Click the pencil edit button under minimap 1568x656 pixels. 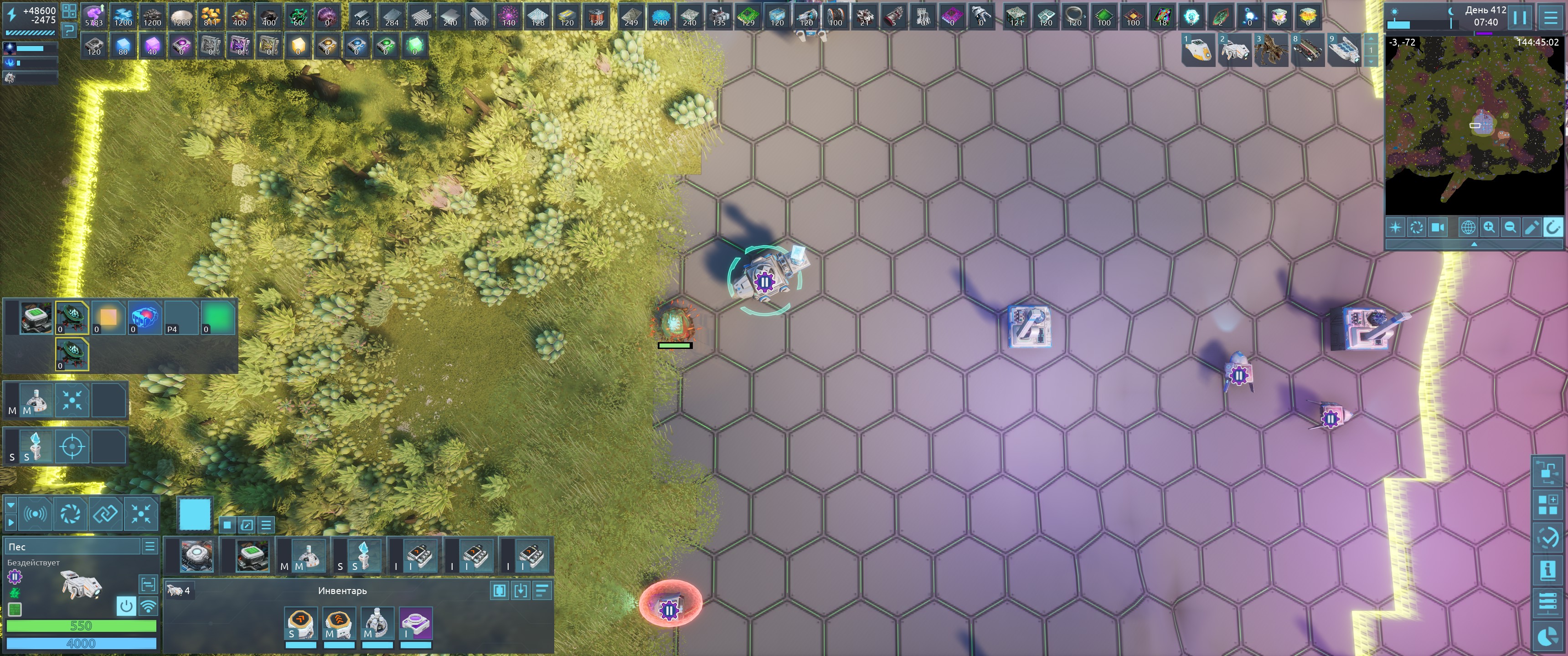click(1532, 228)
